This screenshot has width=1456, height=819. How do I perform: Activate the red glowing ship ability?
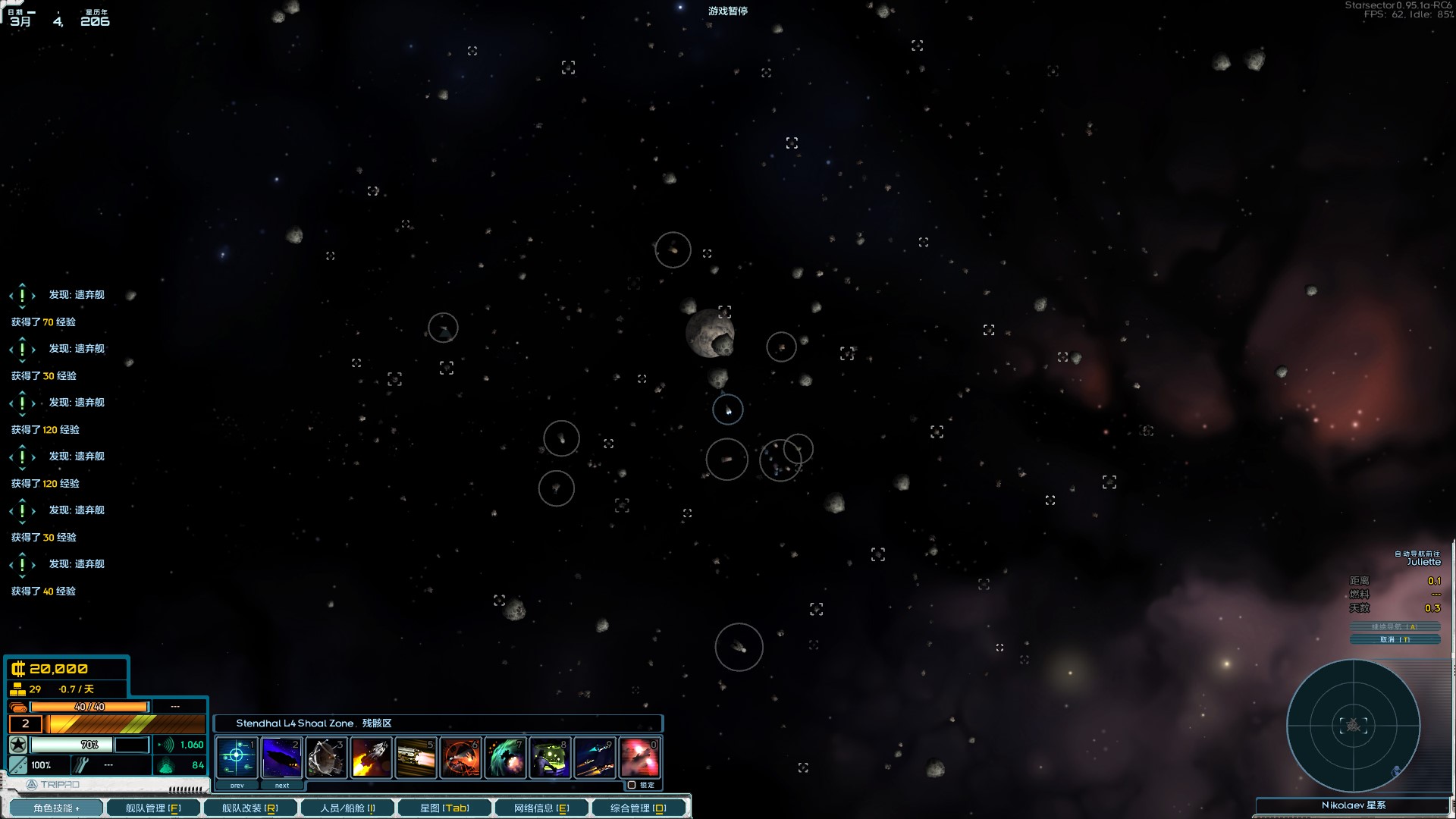click(639, 756)
